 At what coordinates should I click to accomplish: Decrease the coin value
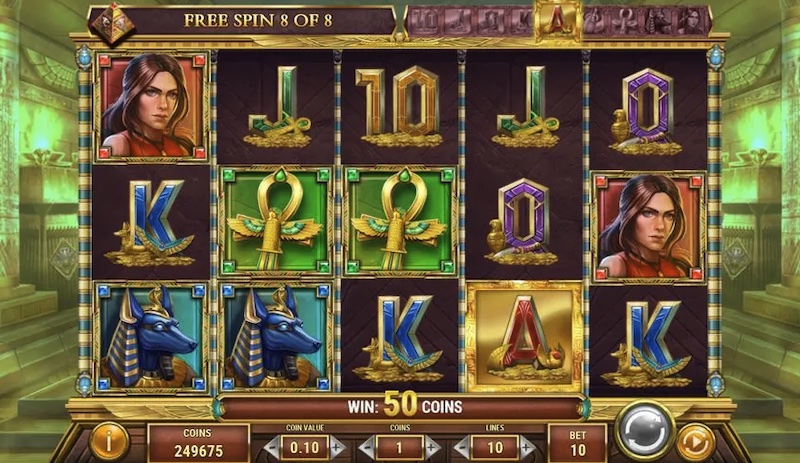[272, 448]
